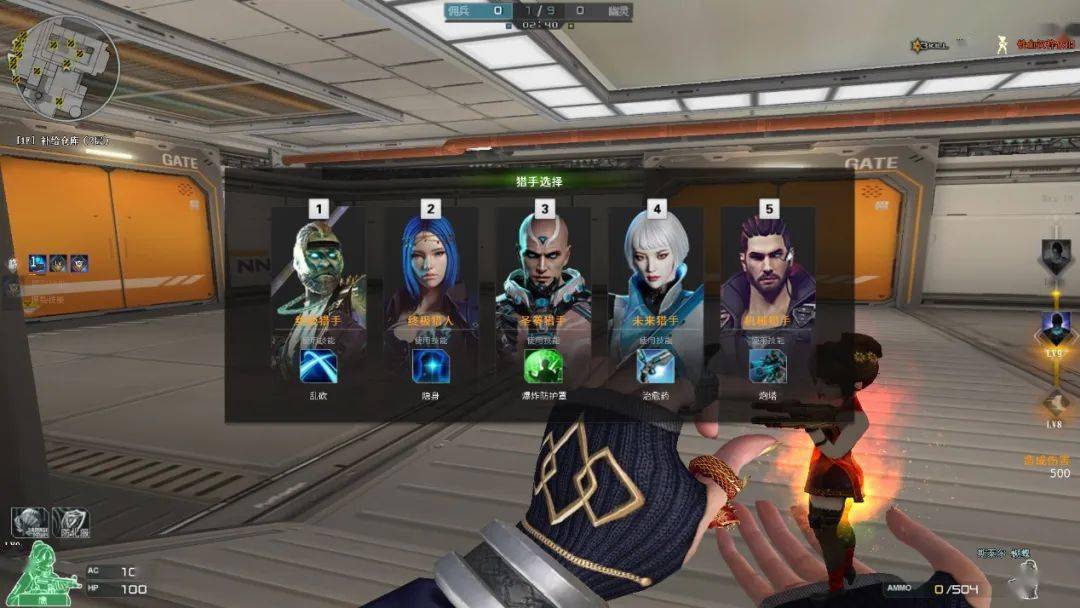Screen dimensions: 1080x608
Task: Click the 乱砍 slash skill icon
Action: point(319,367)
